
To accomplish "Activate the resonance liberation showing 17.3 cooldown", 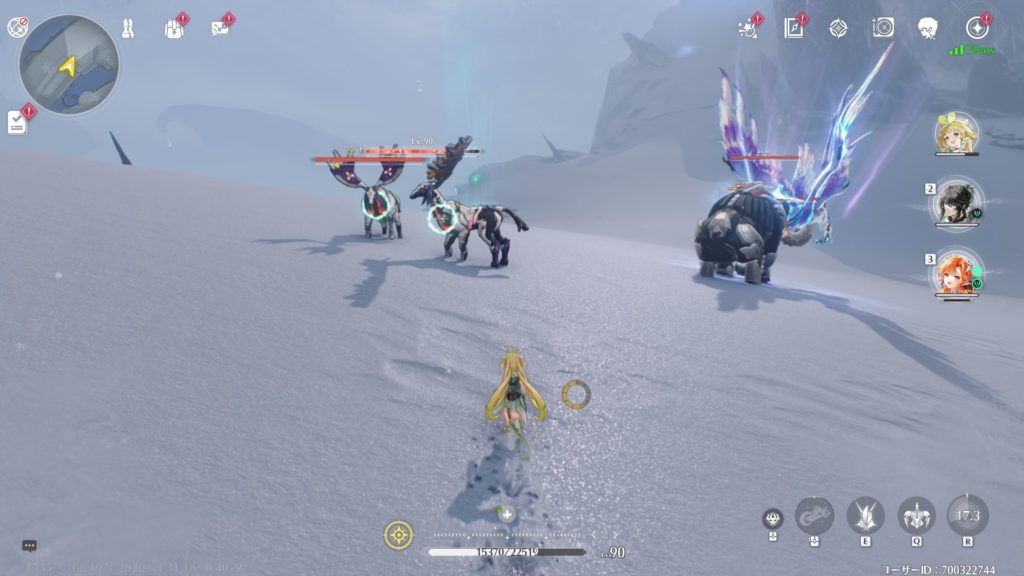I will click(967, 515).
